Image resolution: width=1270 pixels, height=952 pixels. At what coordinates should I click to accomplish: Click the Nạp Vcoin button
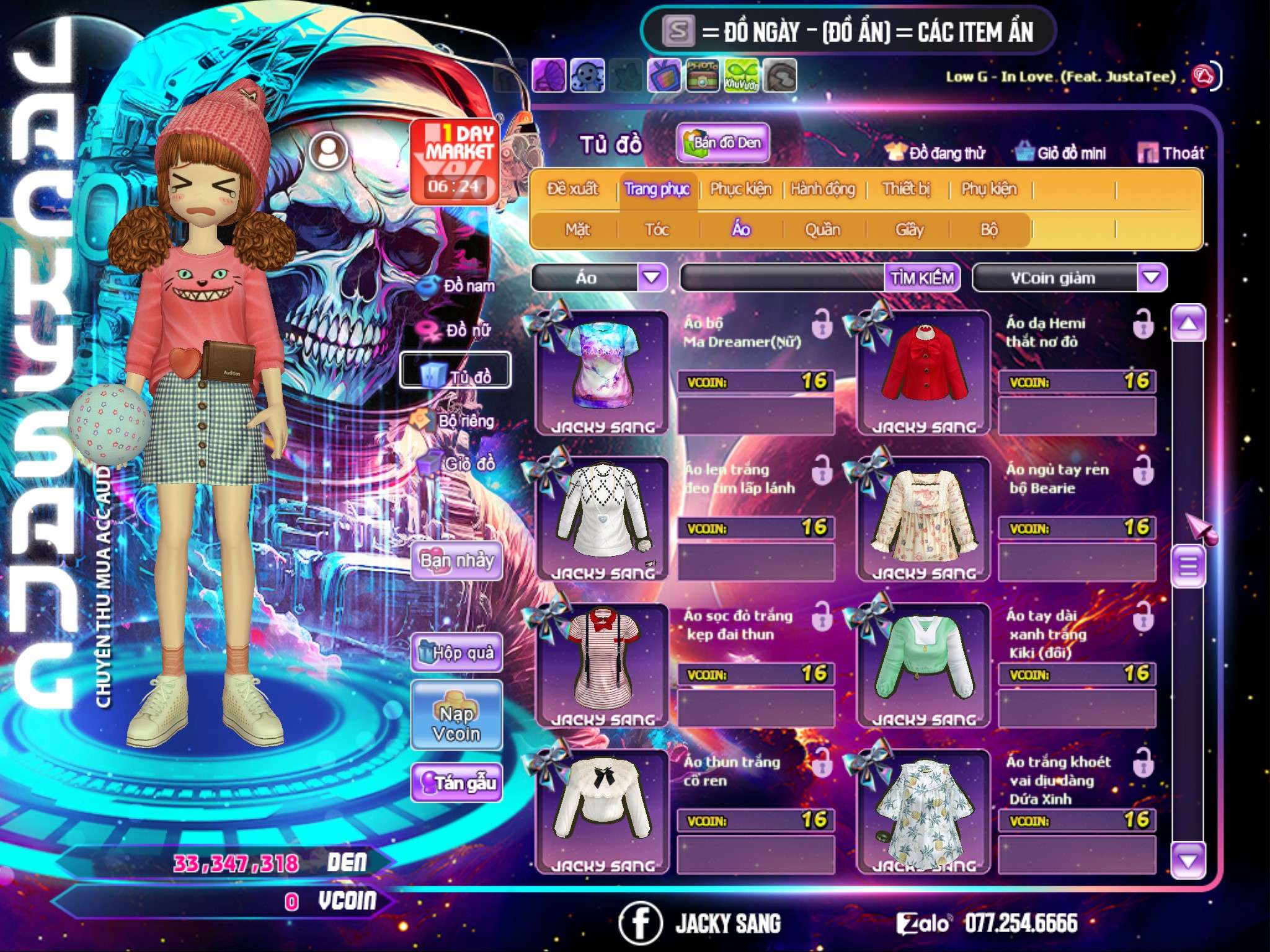pyautogui.click(x=456, y=723)
